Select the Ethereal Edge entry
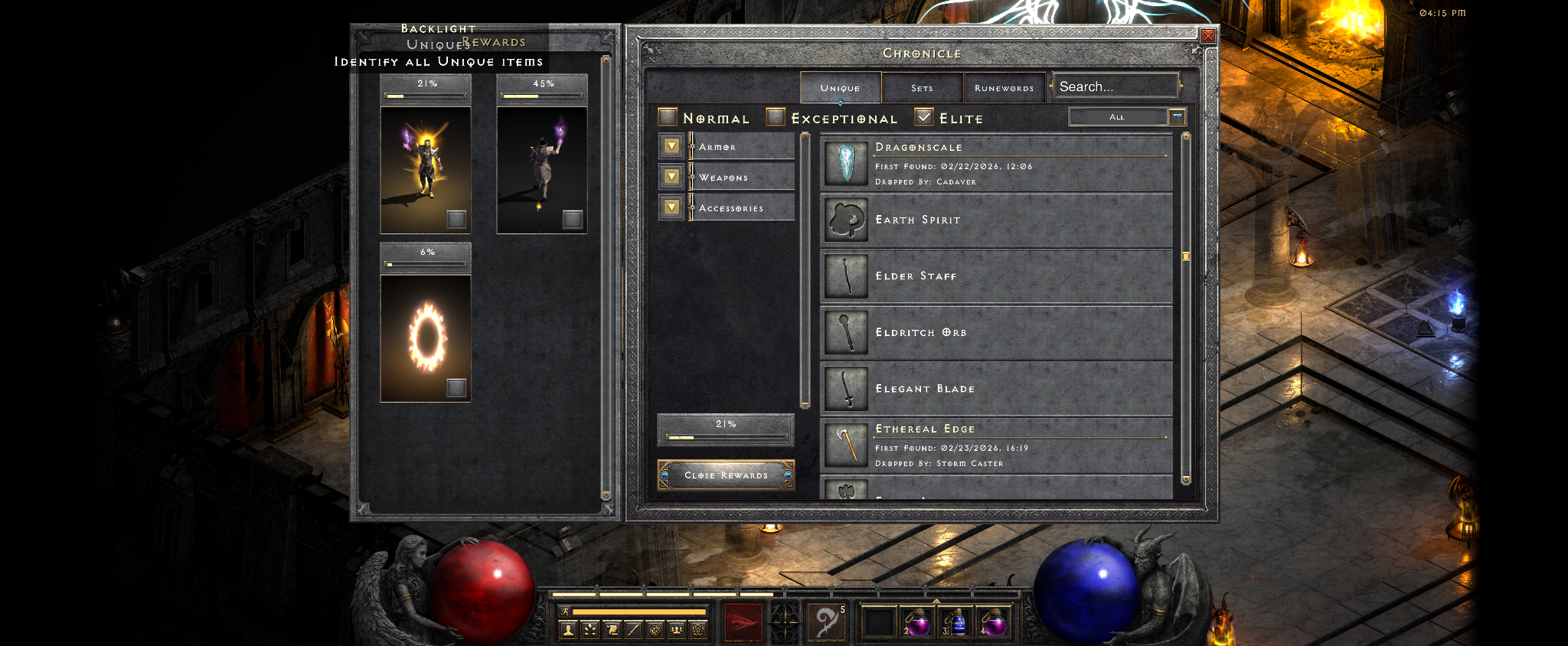Viewport: 1568px width, 646px height. coord(995,445)
